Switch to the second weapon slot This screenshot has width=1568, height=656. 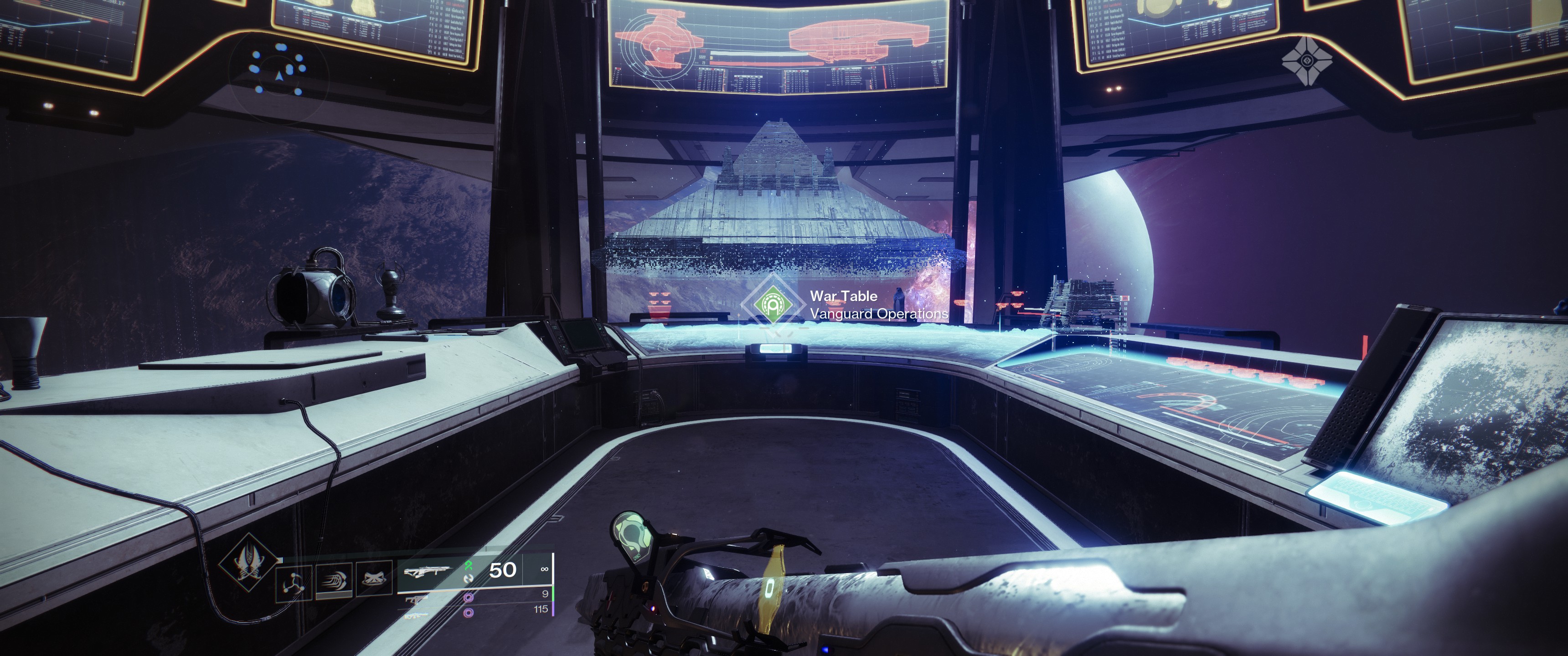tap(416, 600)
